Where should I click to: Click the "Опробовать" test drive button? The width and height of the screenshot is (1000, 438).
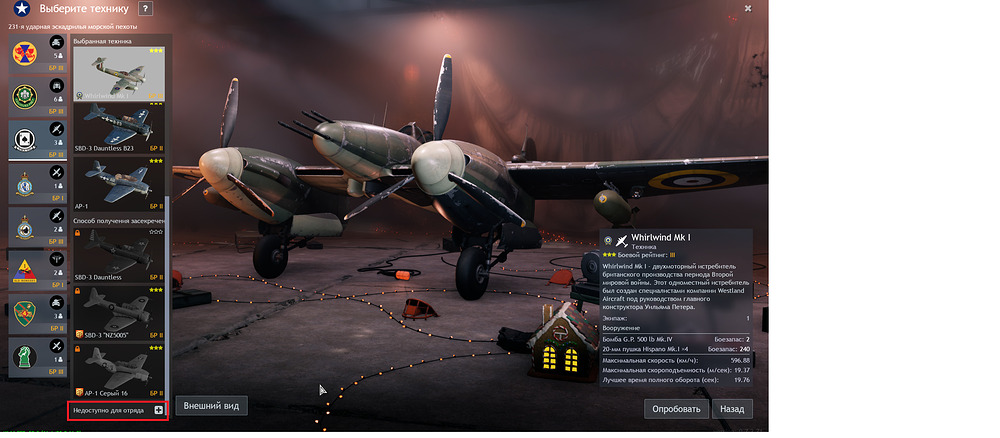[677, 409]
